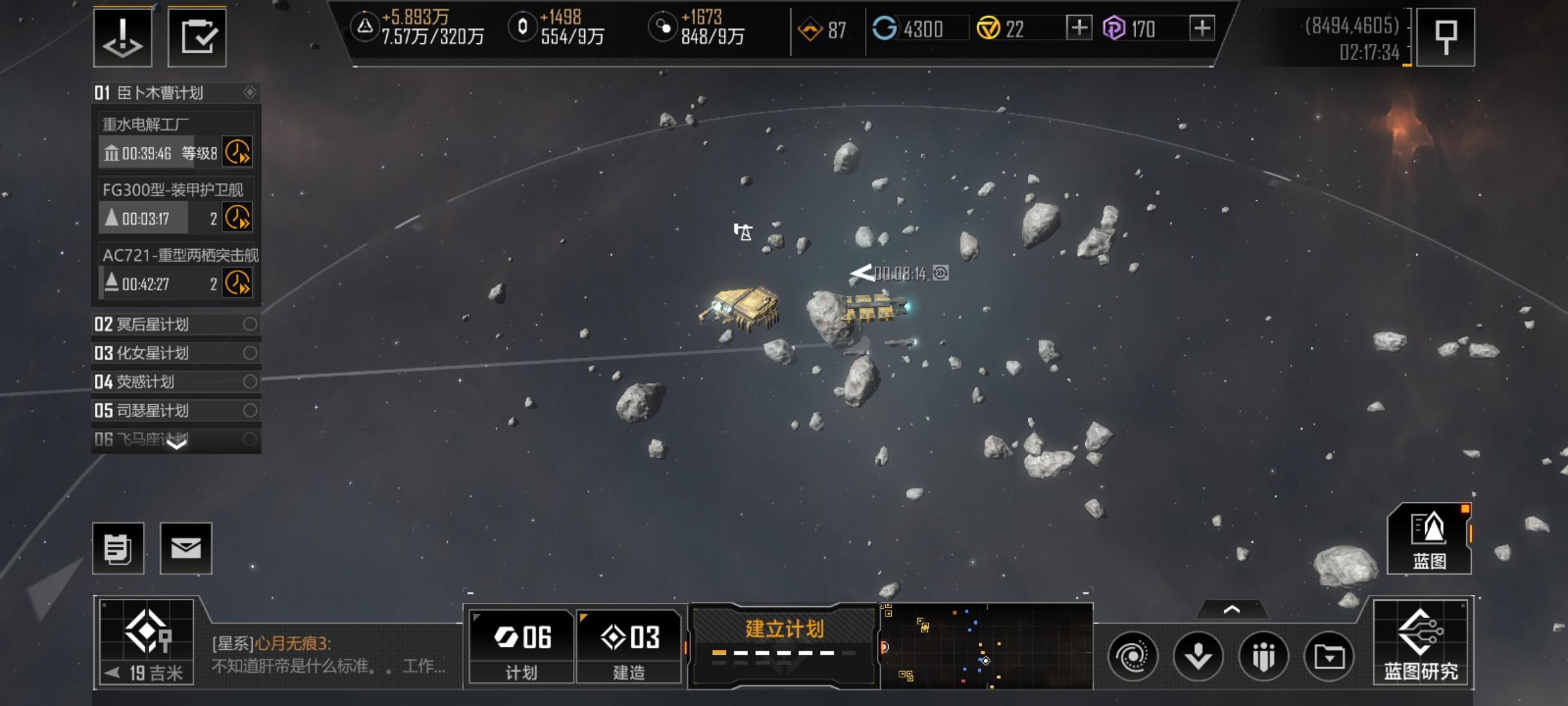Viewport: 1568px width, 706px height.
Task: Open the 计划 tab showing 06
Action: pos(521,646)
